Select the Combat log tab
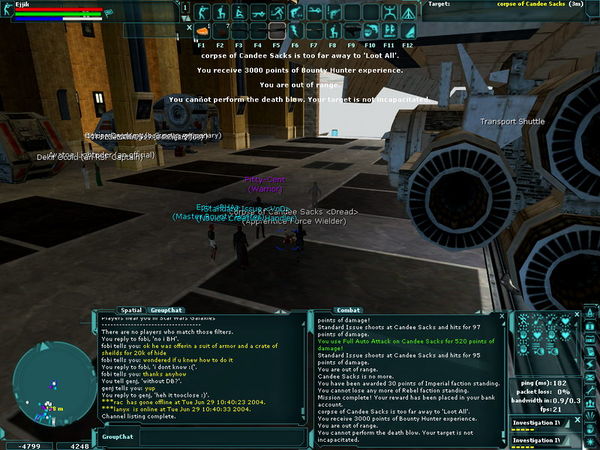This screenshot has height=450, width=600. (349, 310)
